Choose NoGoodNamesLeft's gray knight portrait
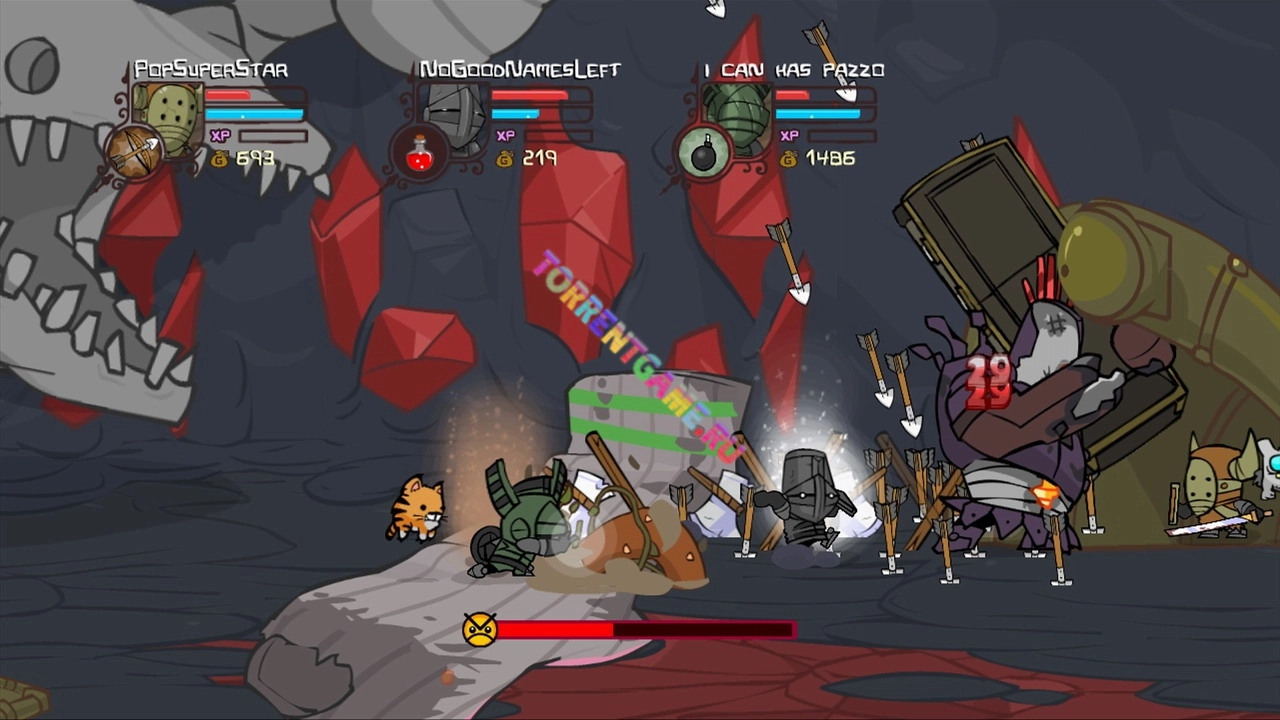1280x720 pixels. (456, 117)
